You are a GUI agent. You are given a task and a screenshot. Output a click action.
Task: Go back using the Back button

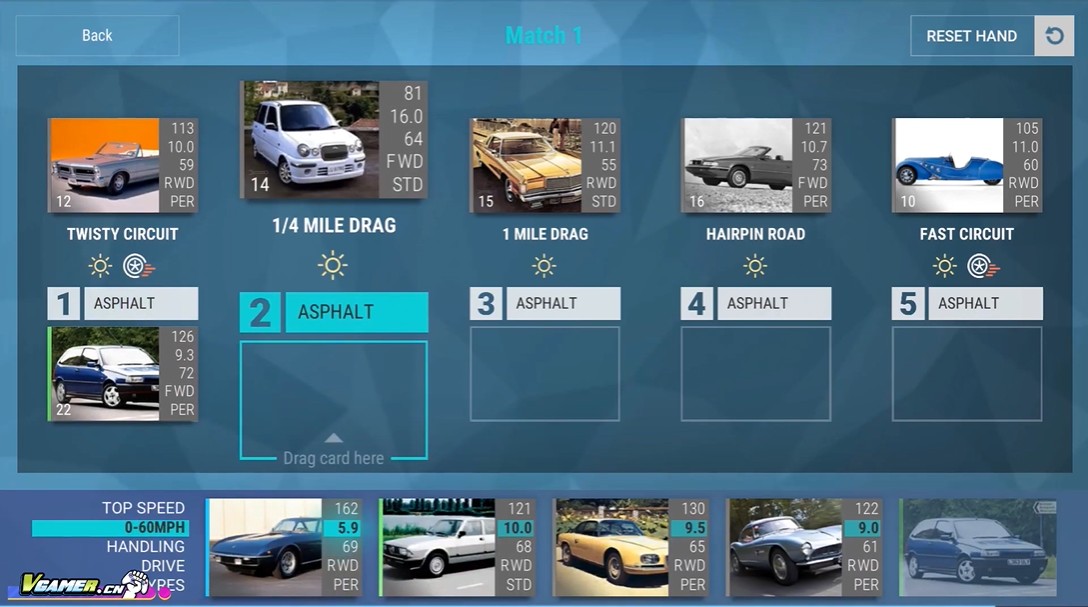tap(97, 36)
